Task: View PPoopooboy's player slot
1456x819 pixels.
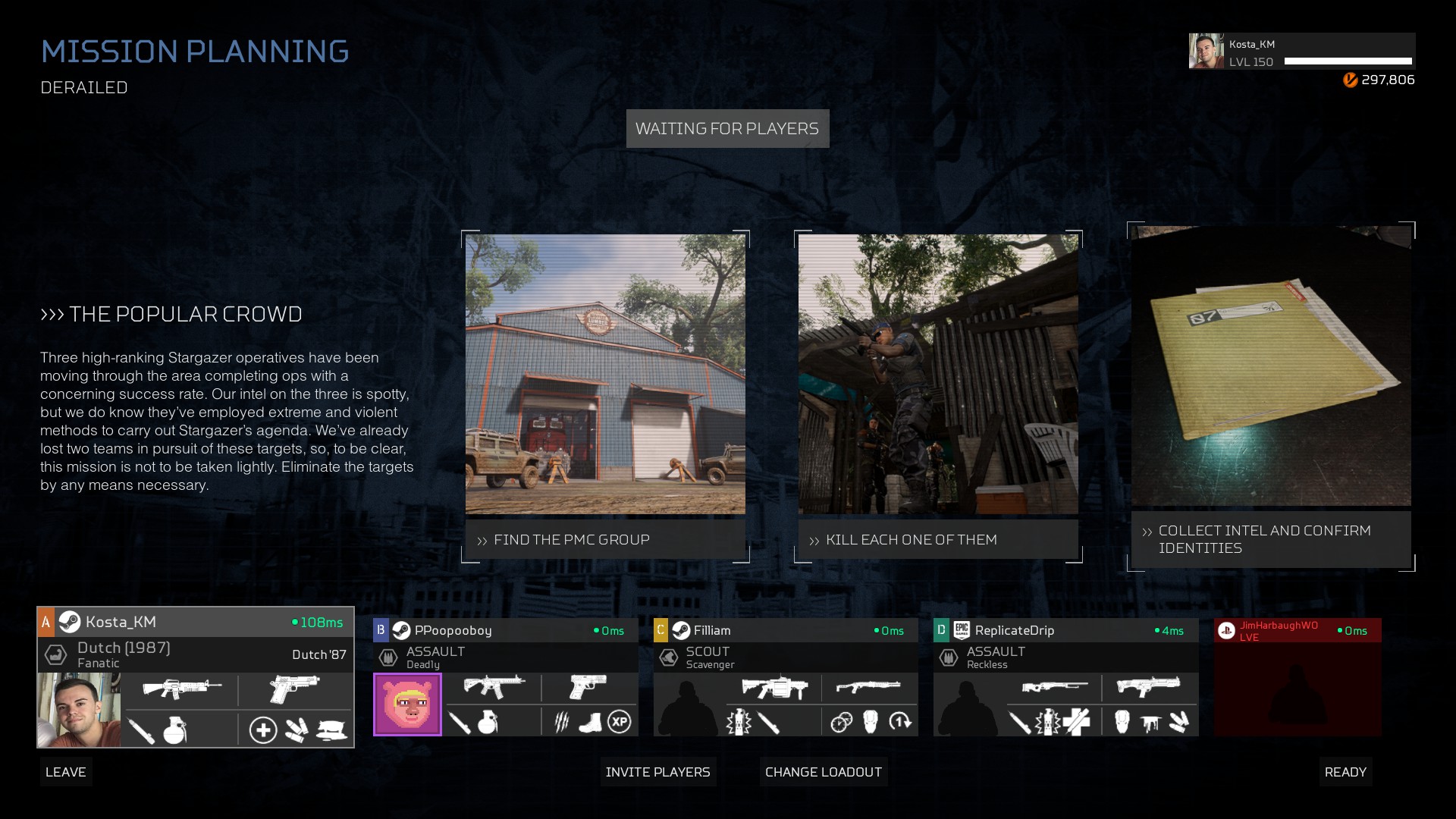Action: tap(505, 630)
